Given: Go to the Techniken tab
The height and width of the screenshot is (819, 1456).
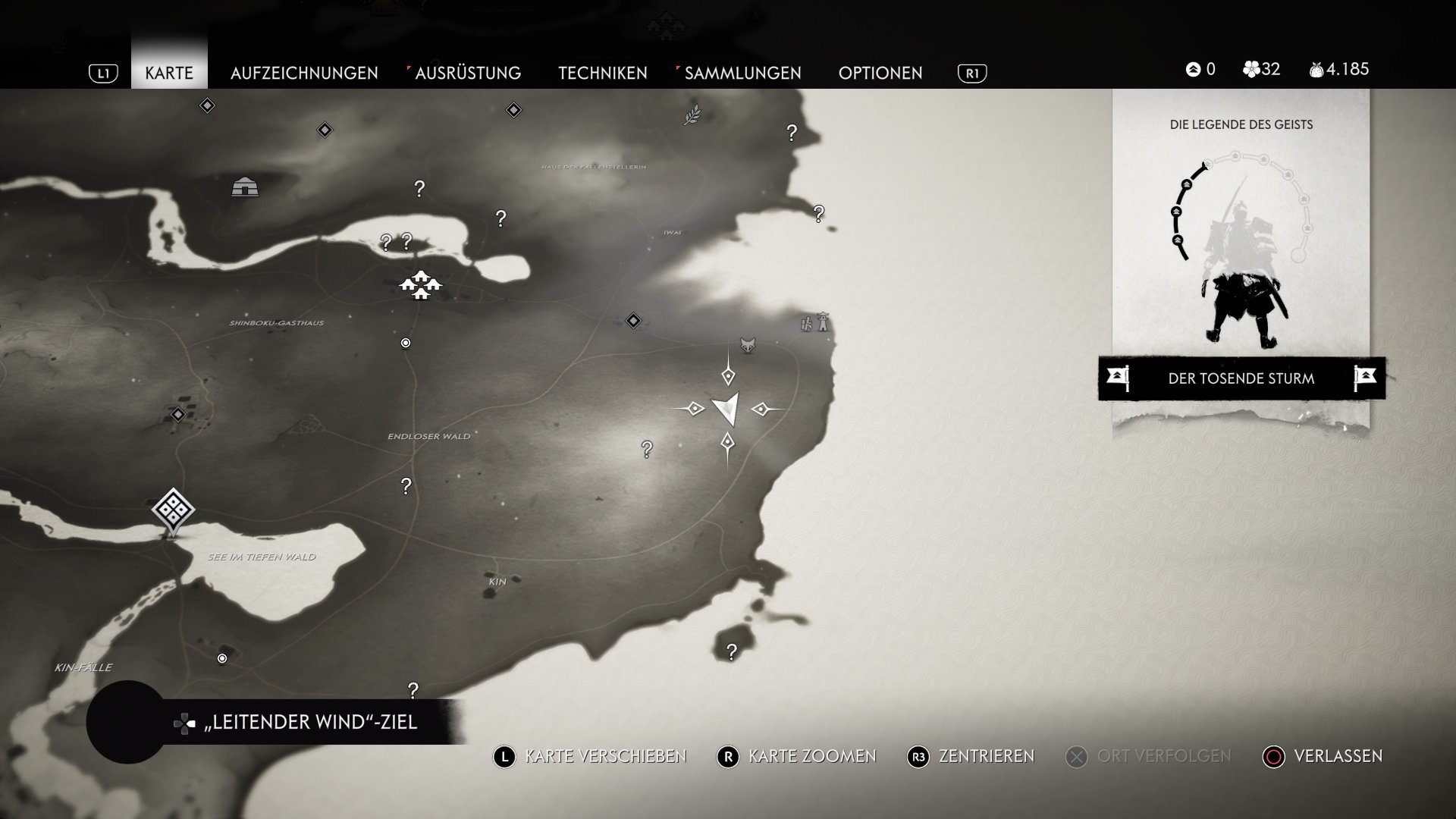Looking at the screenshot, I should pyautogui.click(x=603, y=73).
